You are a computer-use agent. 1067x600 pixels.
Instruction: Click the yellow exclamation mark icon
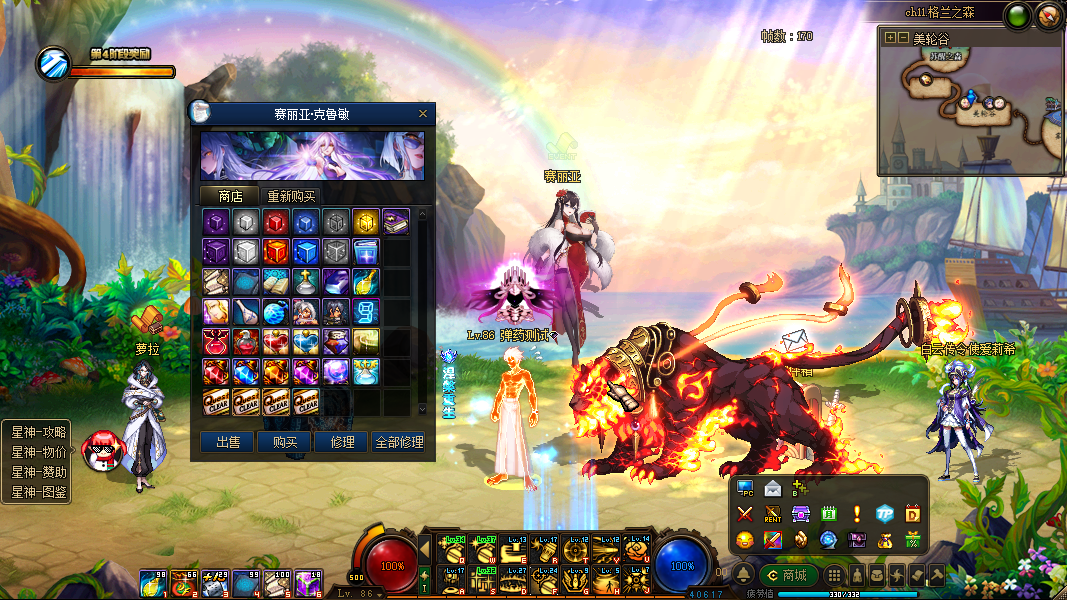coord(856,514)
